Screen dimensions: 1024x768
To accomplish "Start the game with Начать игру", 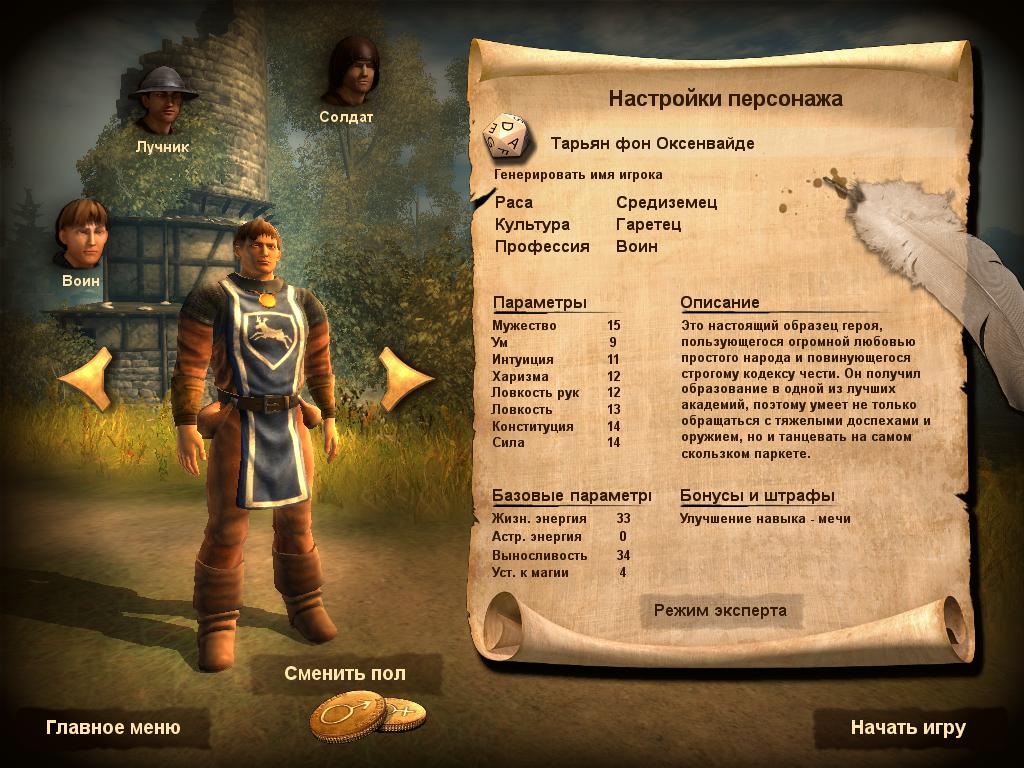I will [x=907, y=727].
